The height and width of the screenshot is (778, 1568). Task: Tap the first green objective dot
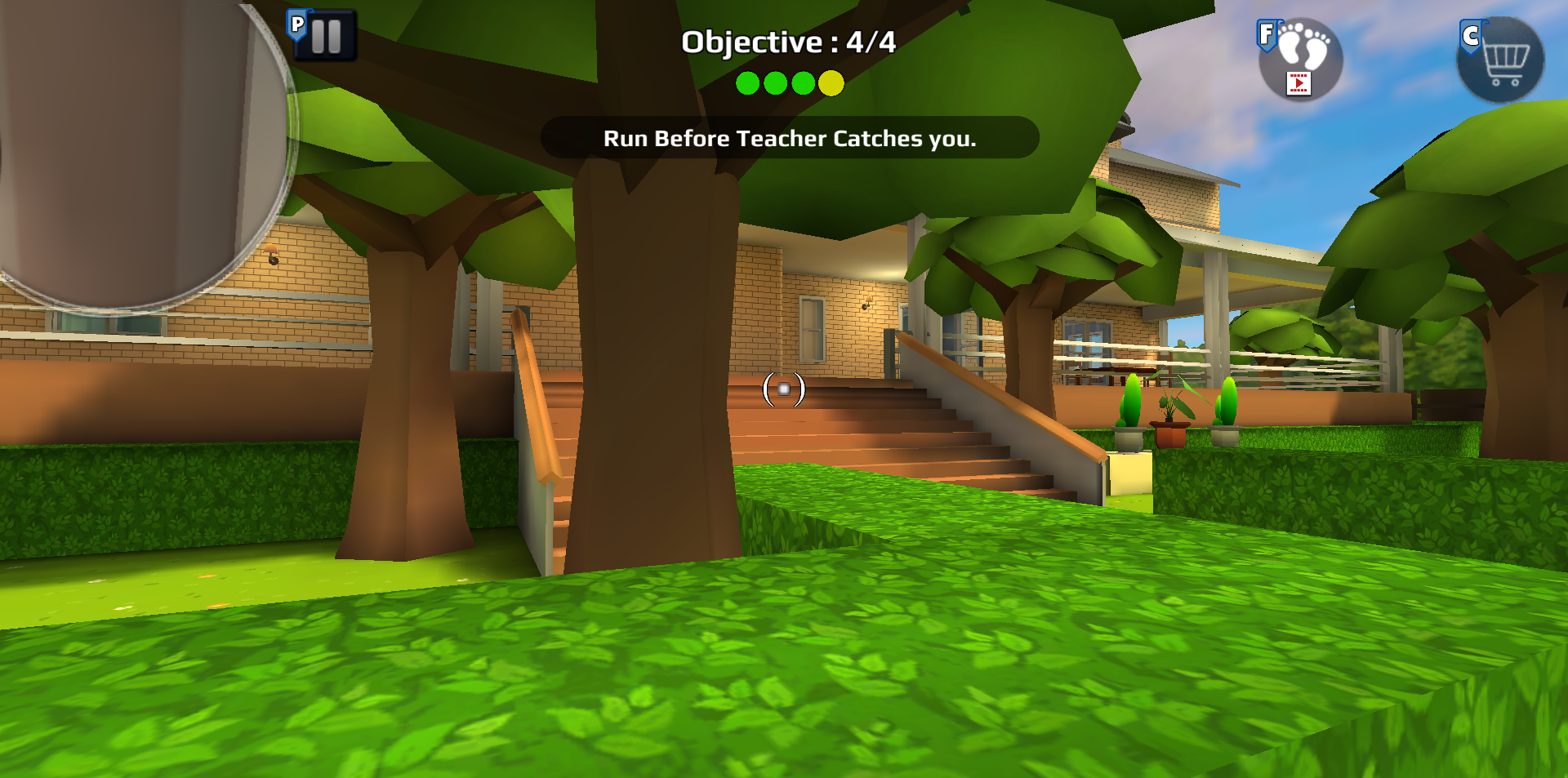click(749, 82)
